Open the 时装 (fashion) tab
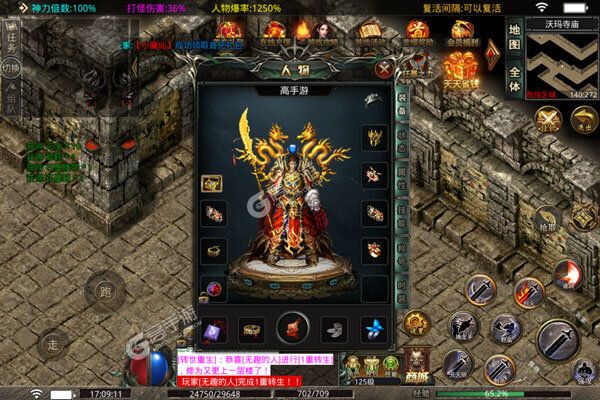The image size is (600, 400). coord(403,287)
